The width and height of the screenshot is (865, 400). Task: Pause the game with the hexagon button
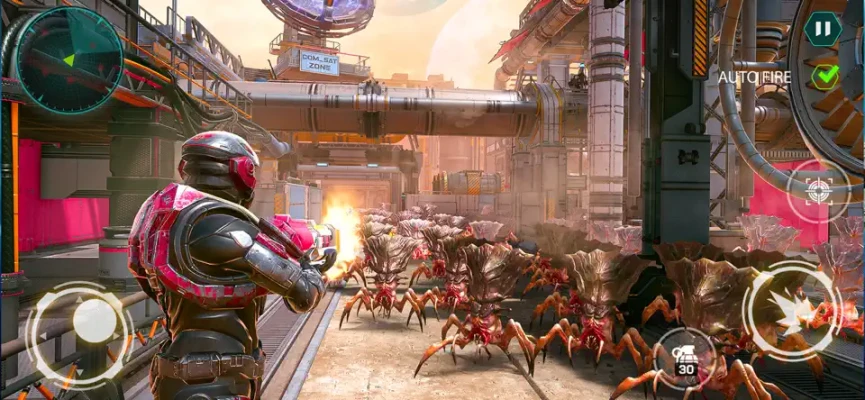click(822, 28)
